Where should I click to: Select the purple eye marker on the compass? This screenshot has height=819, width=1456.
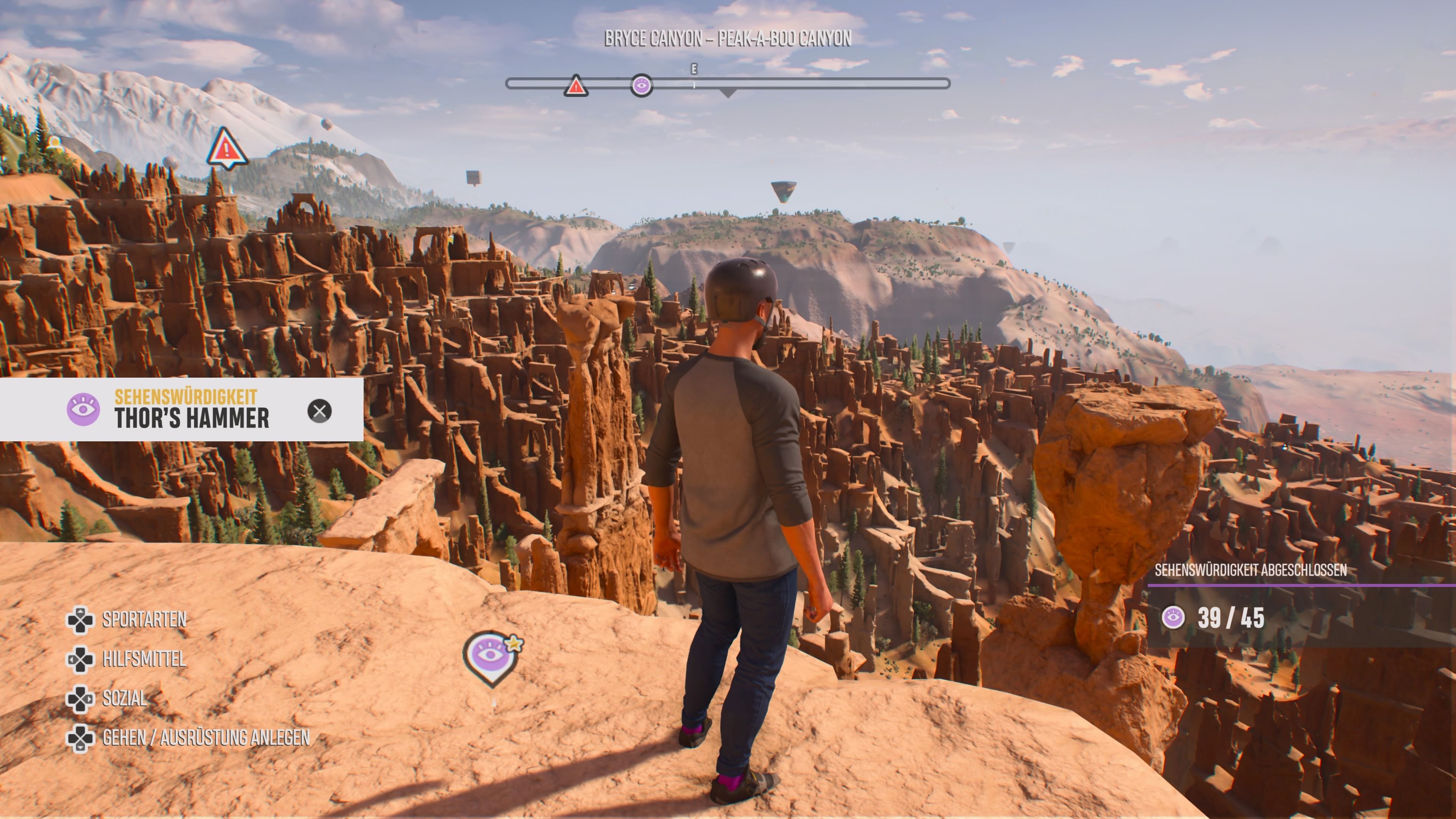coord(641,86)
